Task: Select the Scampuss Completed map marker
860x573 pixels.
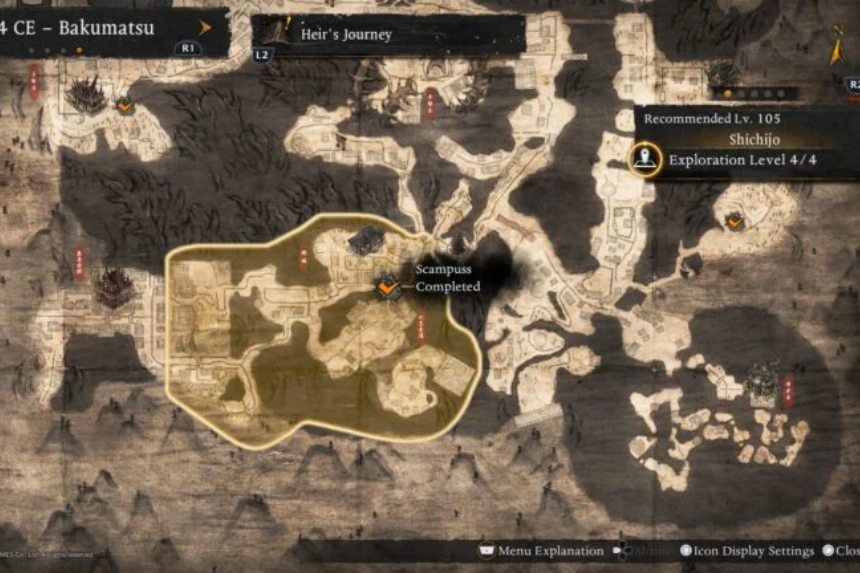Action: [x=388, y=288]
